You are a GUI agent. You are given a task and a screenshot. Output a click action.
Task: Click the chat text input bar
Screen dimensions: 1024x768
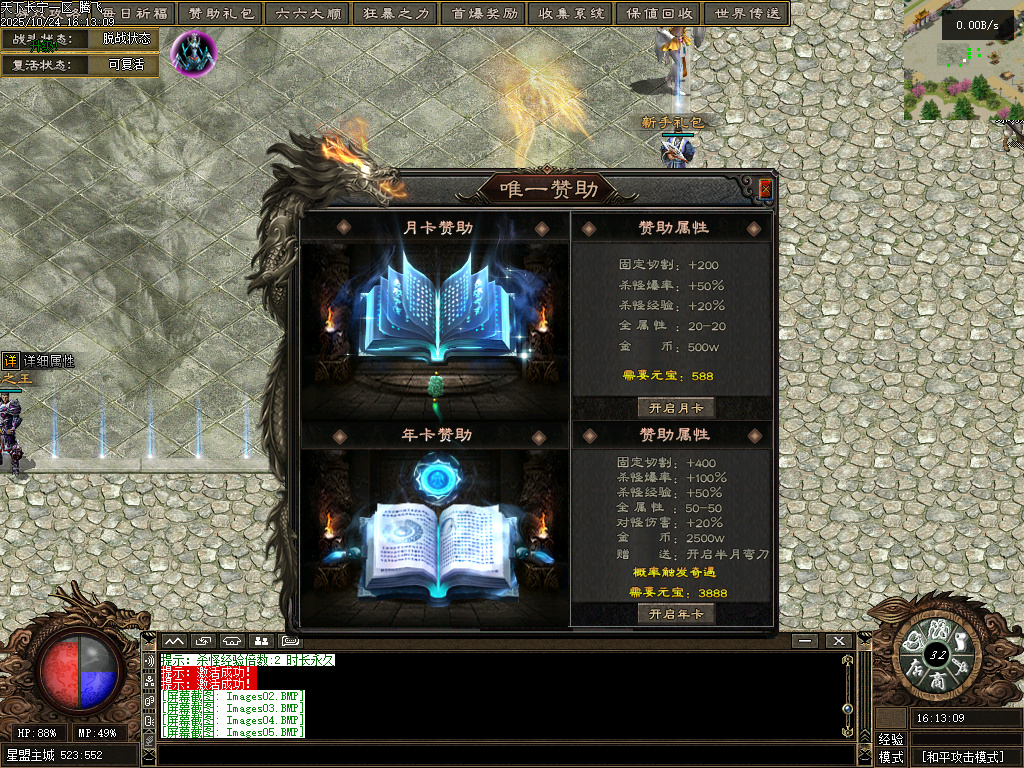(500, 754)
